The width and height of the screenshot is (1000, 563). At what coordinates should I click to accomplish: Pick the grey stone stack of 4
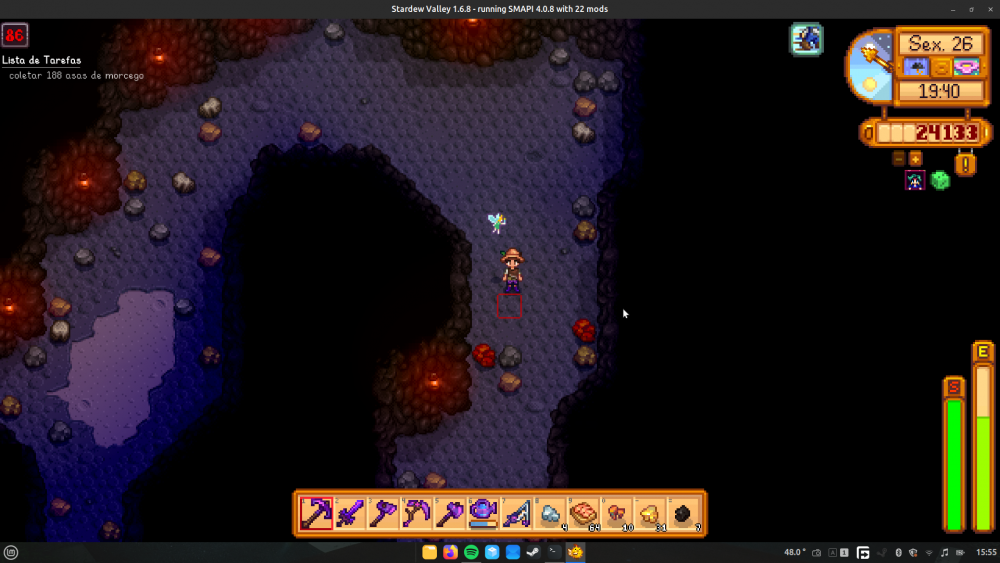[550, 513]
